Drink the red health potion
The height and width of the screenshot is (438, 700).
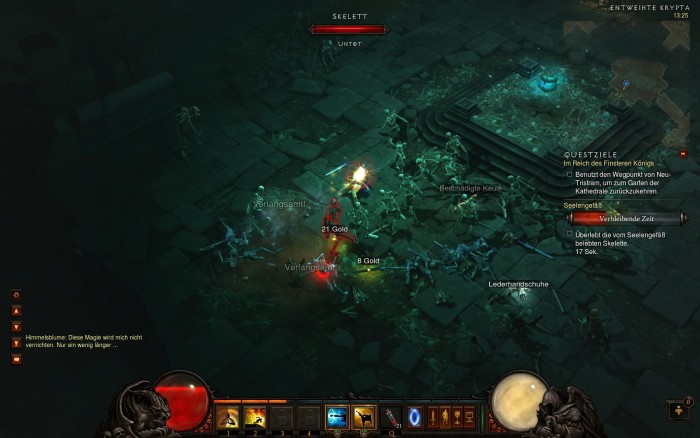click(x=391, y=416)
